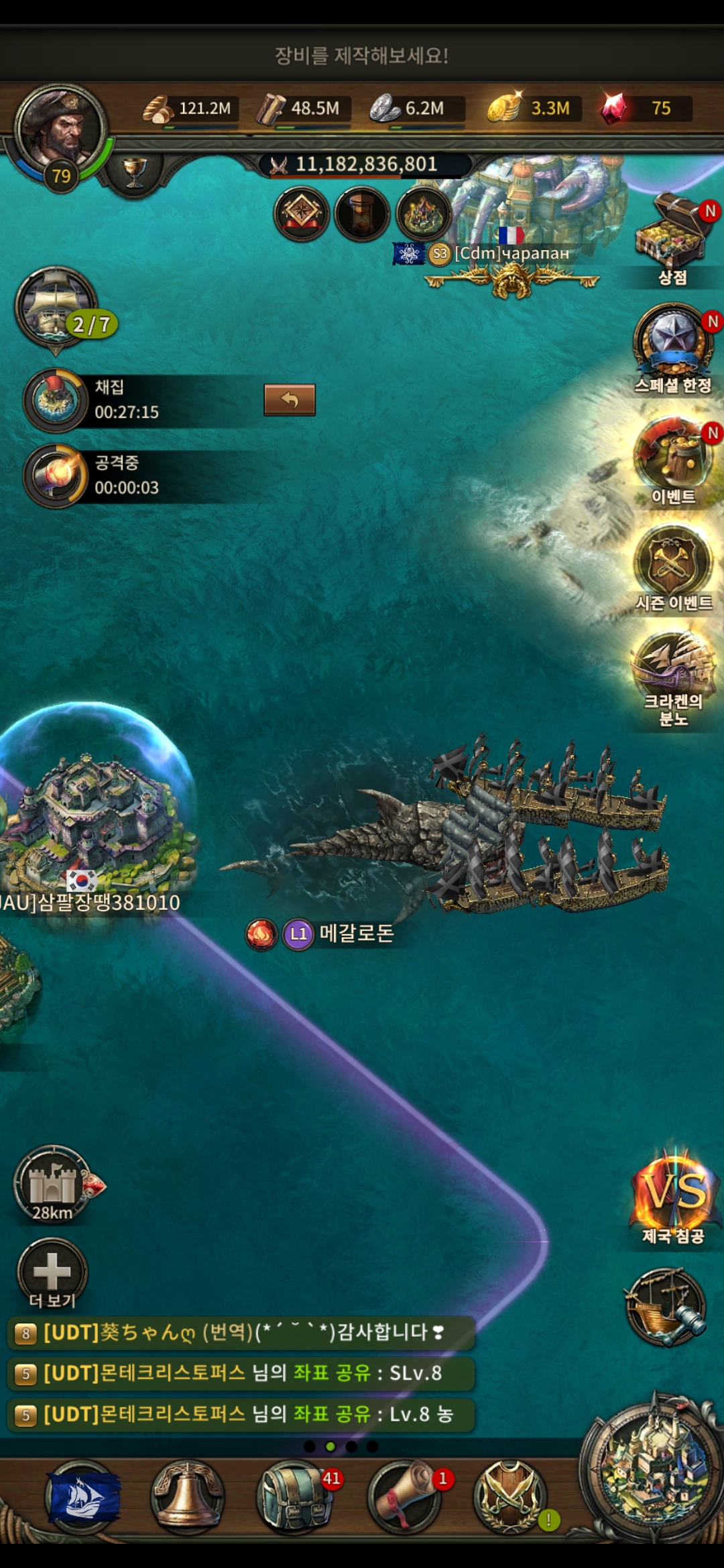This screenshot has height=1568, width=724.
Task: Open the blue ship flag alliance menu
Action: point(82,1497)
